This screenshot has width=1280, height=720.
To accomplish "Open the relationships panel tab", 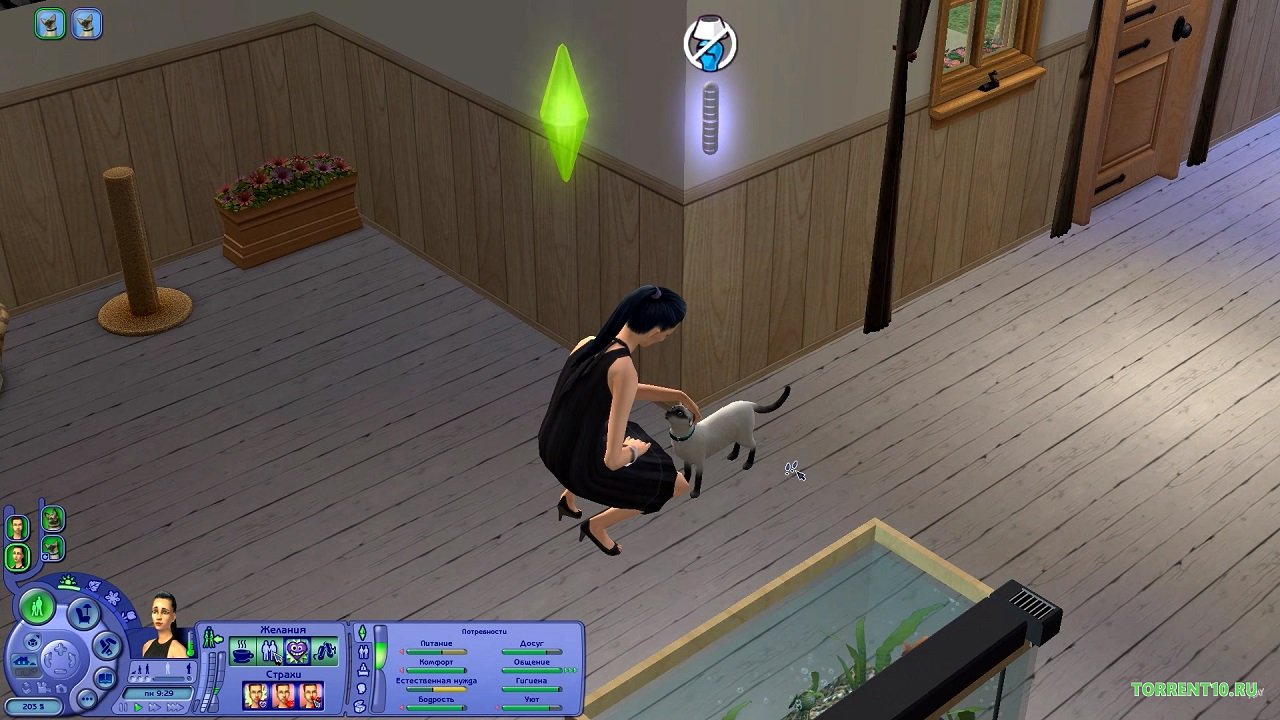I will (362, 652).
